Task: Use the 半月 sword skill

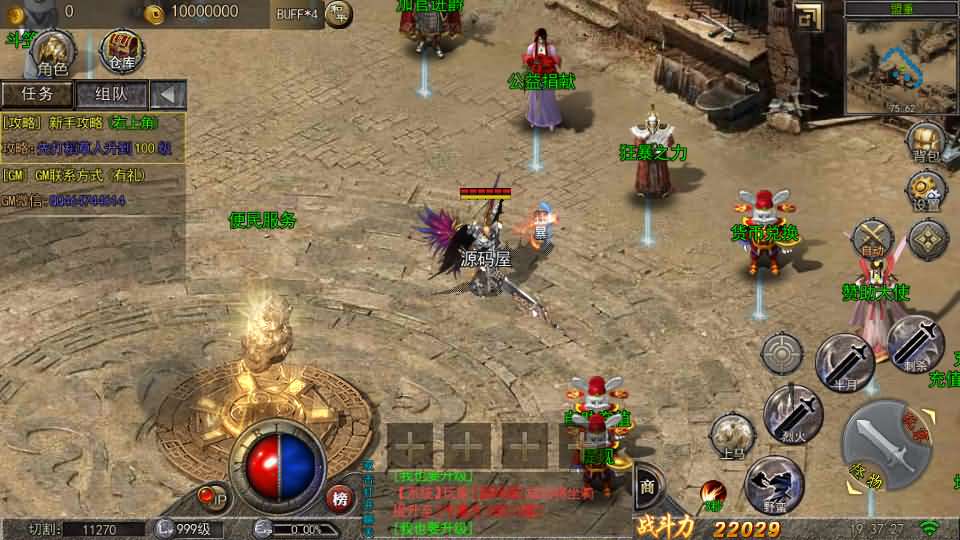Action: pos(845,362)
